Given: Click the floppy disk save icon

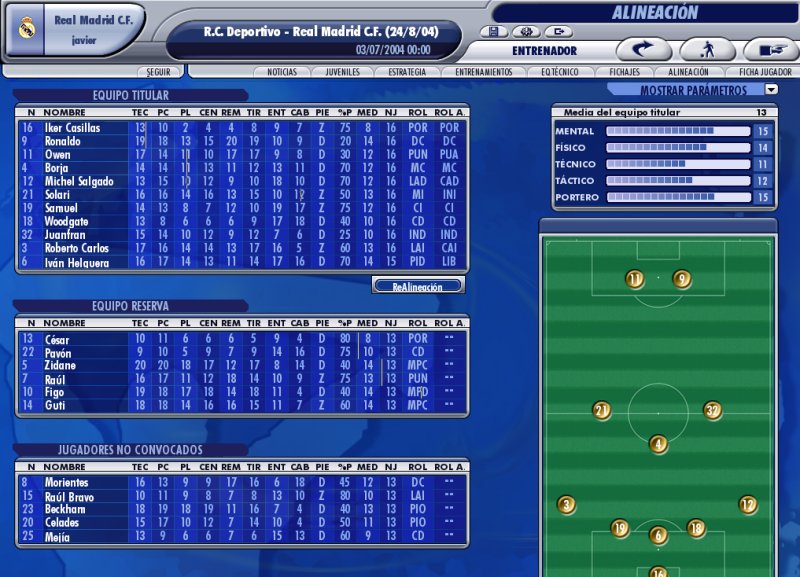Looking at the screenshot, I should [x=494, y=31].
